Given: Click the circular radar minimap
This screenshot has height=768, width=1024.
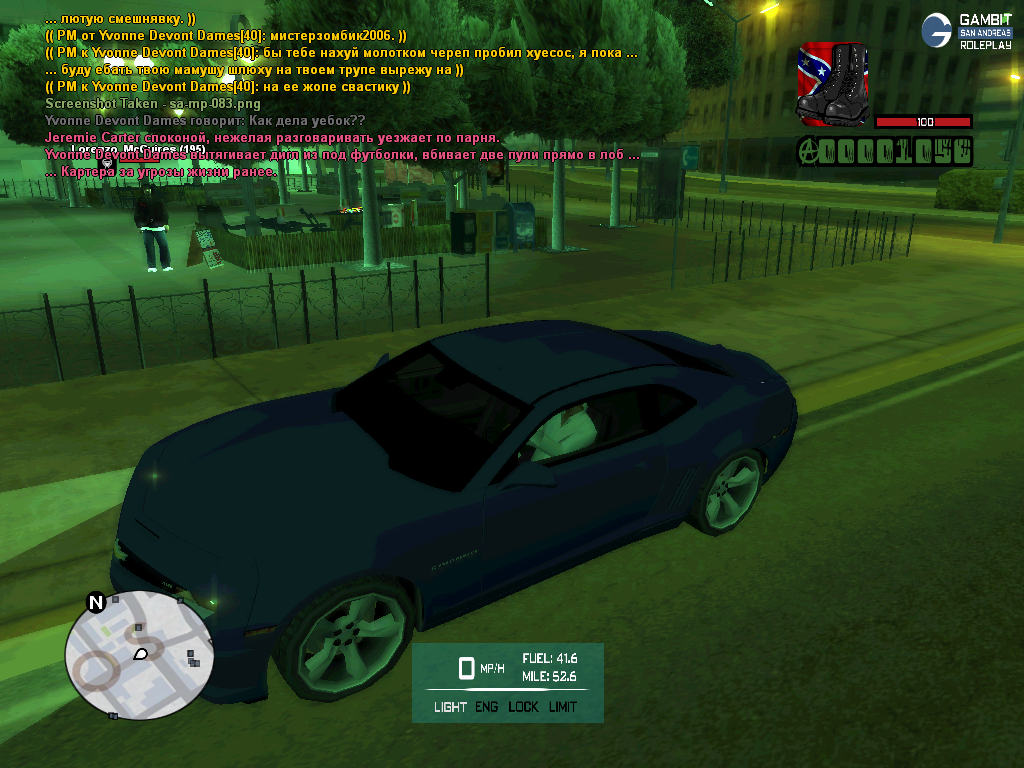Looking at the screenshot, I should click(139, 655).
